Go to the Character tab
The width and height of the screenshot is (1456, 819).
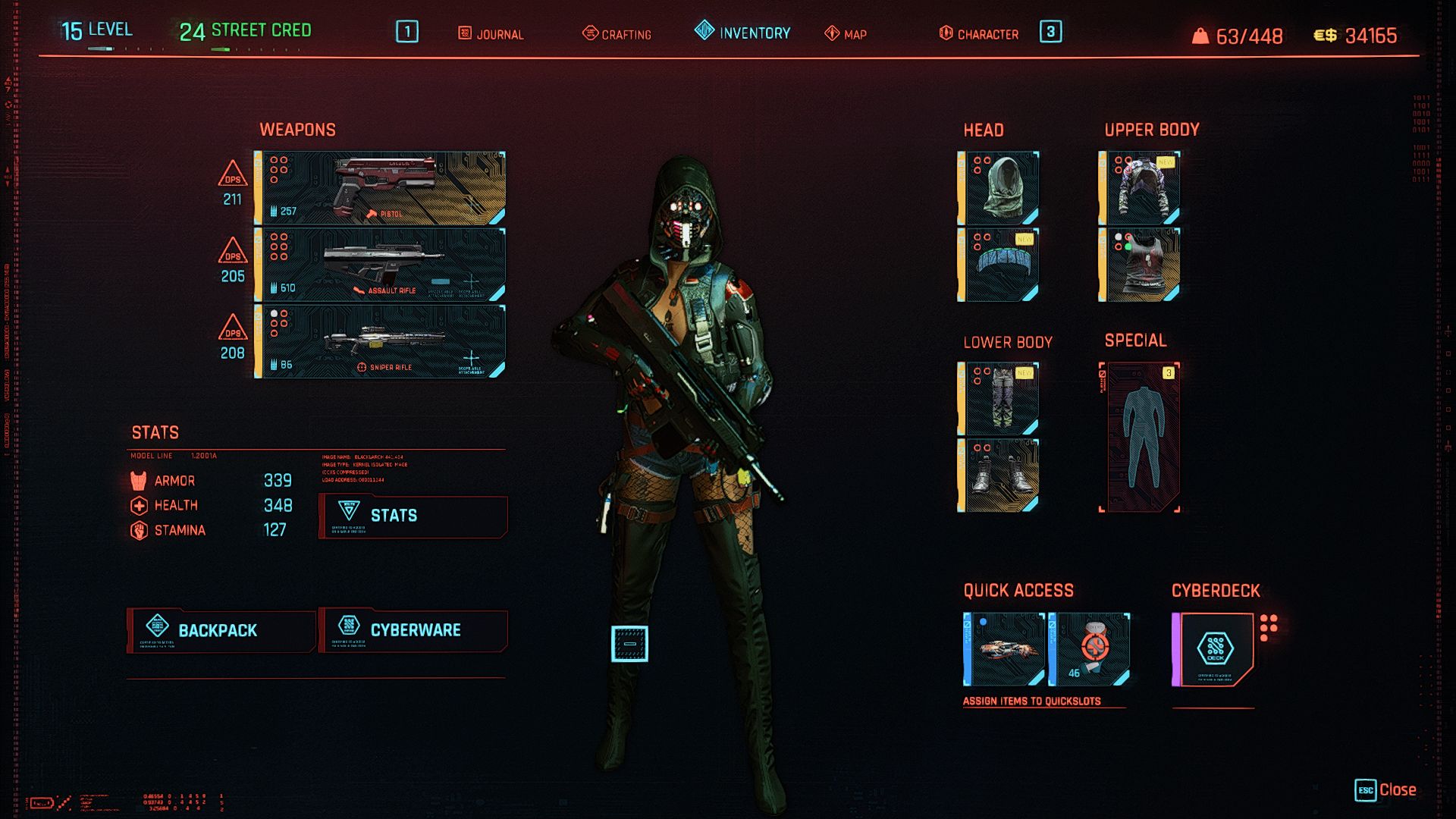[x=979, y=34]
